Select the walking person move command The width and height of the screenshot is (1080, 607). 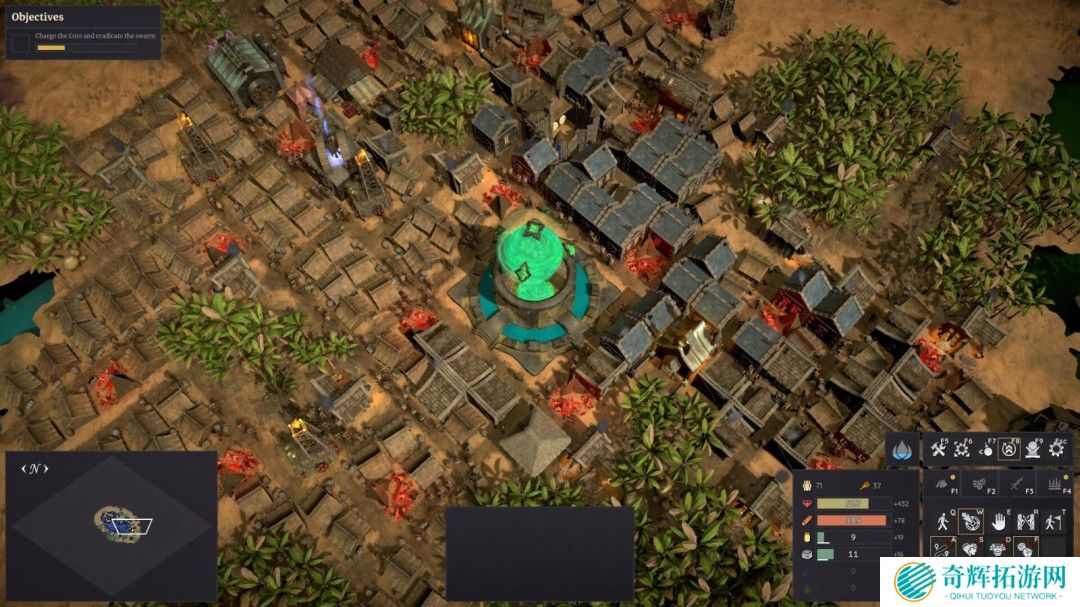(941, 521)
